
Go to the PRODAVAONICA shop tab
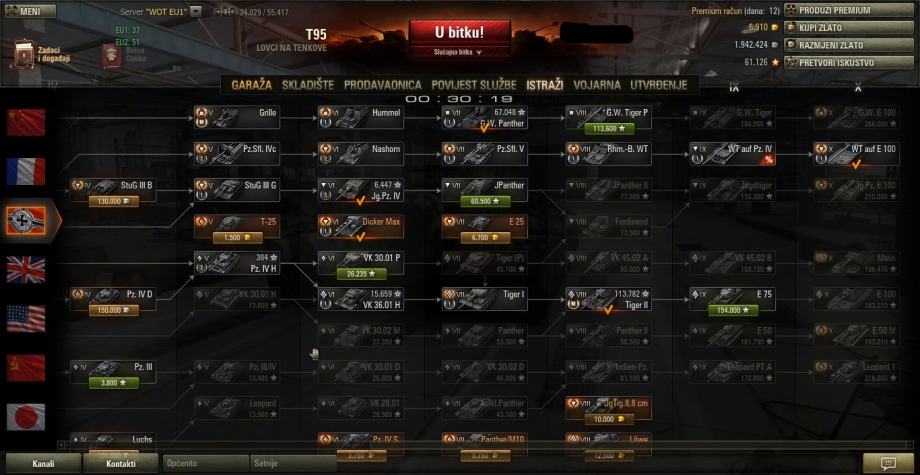(x=384, y=86)
